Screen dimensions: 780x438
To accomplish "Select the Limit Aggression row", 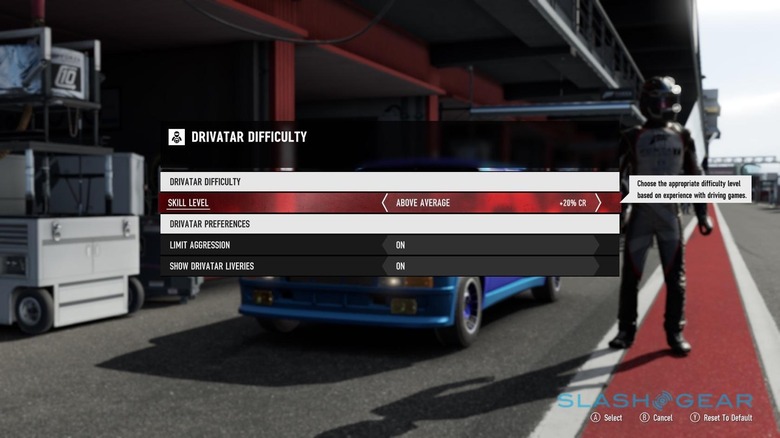I will pos(270,245).
